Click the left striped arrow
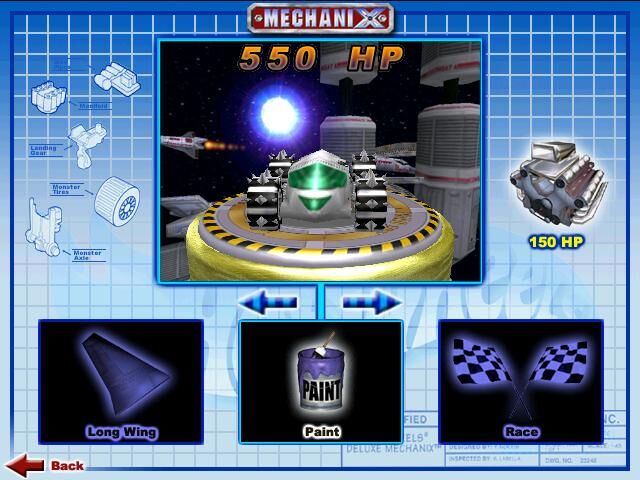This screenshot has height=480, width=640. [x=267, y=301]
